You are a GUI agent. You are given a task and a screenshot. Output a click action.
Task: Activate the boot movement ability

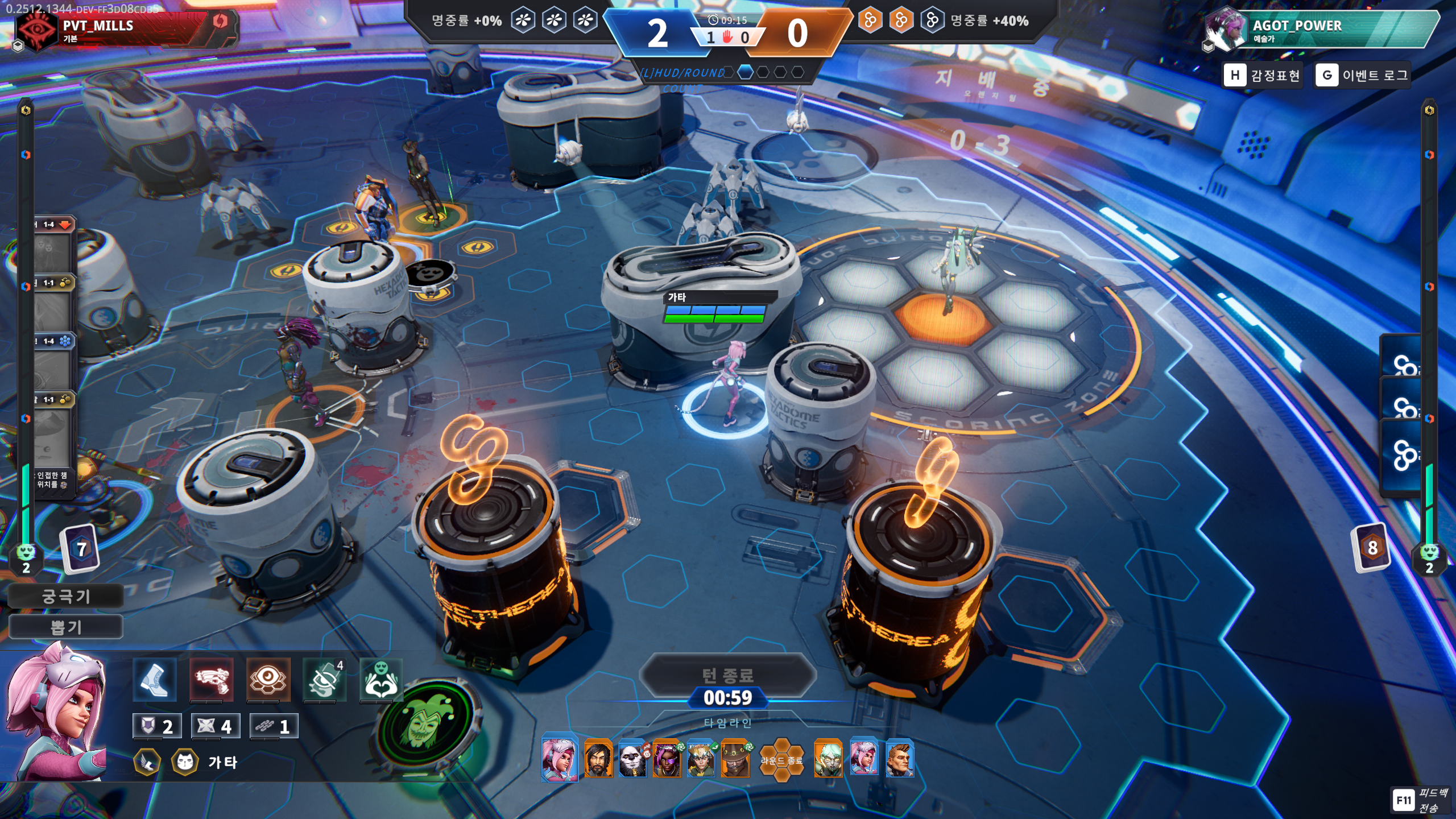tap(154, 680)
